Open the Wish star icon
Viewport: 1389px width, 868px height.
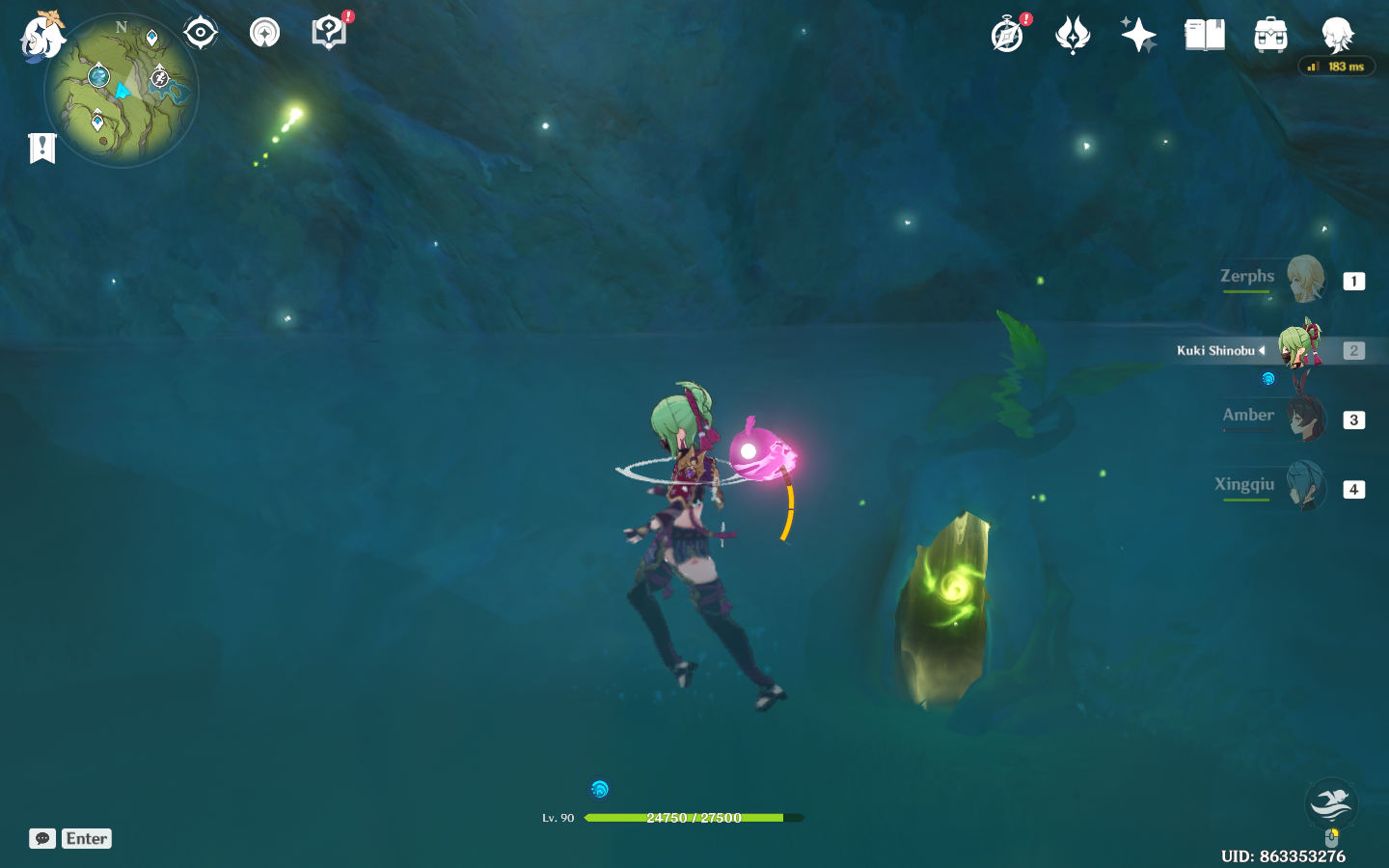tap(1138, 35)
